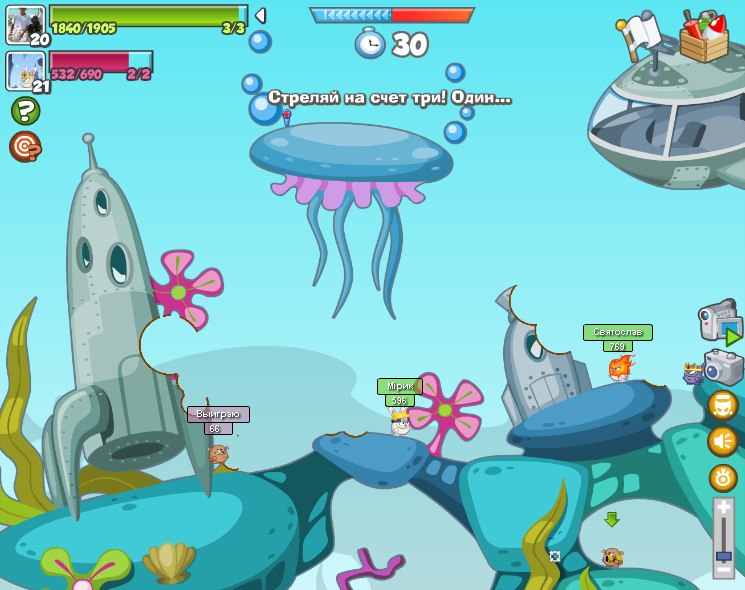
Task: Click the orange face emote button
Action: (723, 405)
